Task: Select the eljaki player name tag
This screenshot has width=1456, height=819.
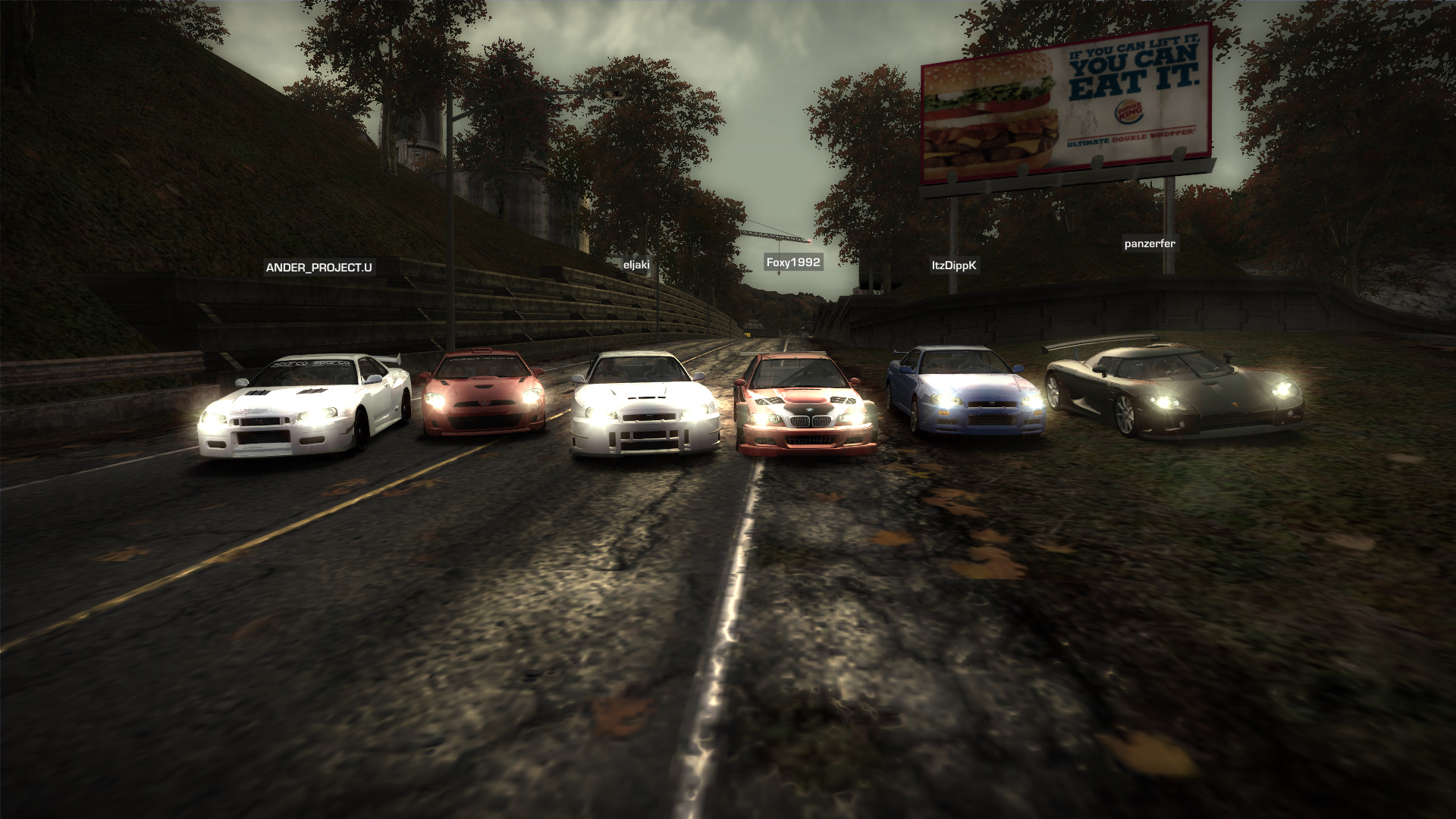Action: point(636,265)
